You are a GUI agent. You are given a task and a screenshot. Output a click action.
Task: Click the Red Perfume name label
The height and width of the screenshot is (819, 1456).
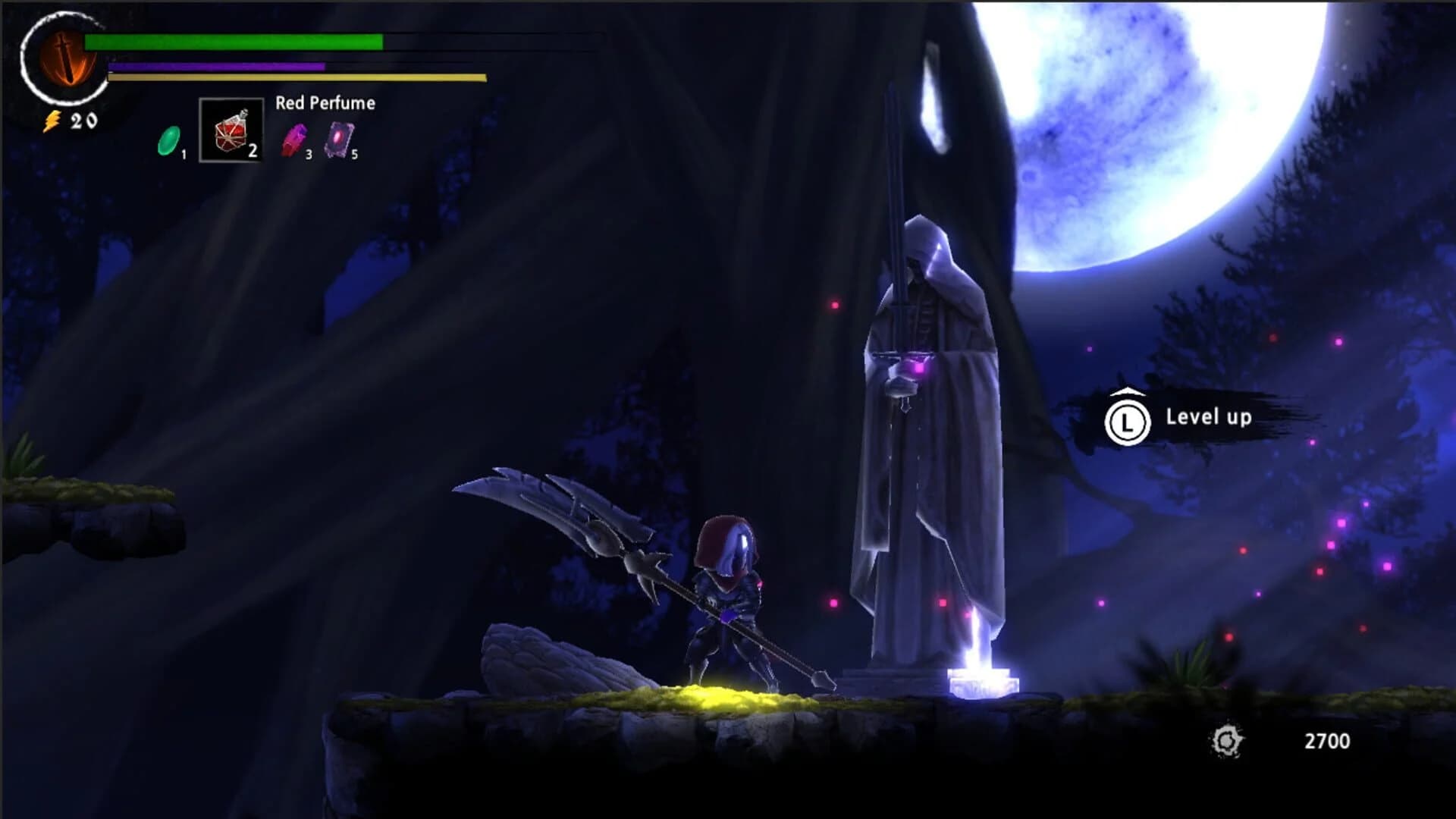[x=325, y=102]
